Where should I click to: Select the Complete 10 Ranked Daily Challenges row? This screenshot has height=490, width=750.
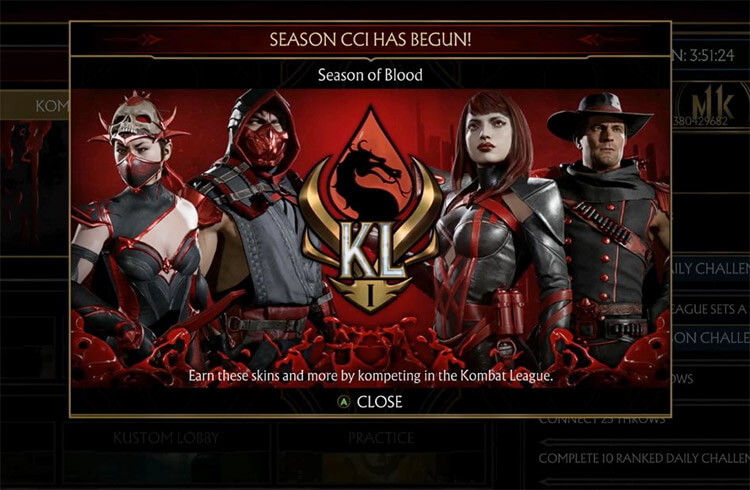642,458
